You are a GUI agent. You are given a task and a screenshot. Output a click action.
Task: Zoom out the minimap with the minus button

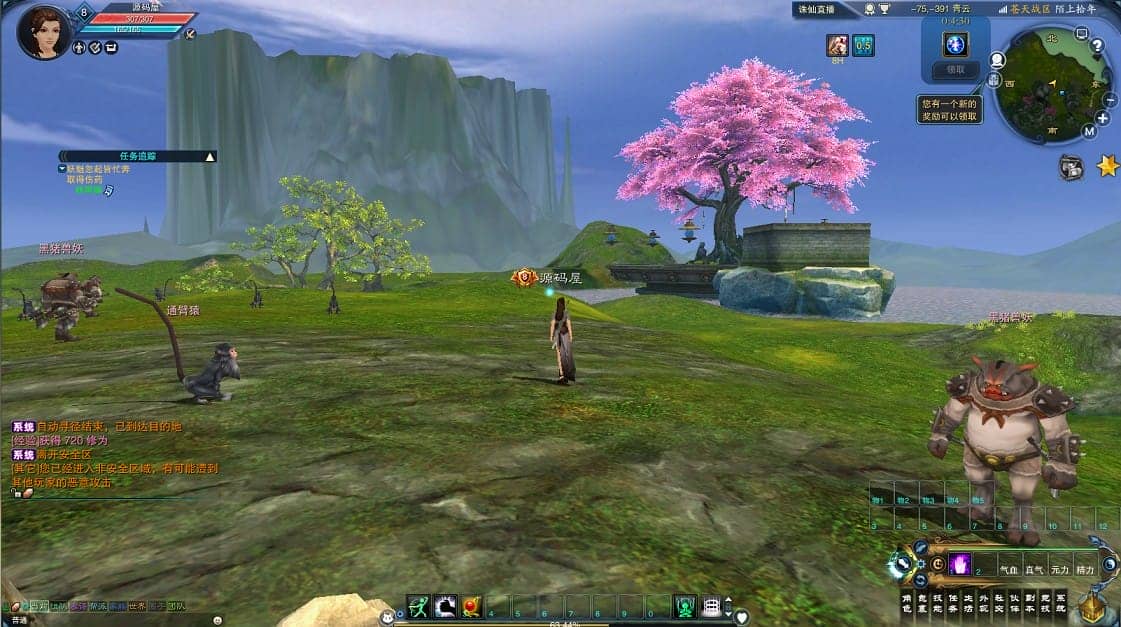coord(1109,100)
